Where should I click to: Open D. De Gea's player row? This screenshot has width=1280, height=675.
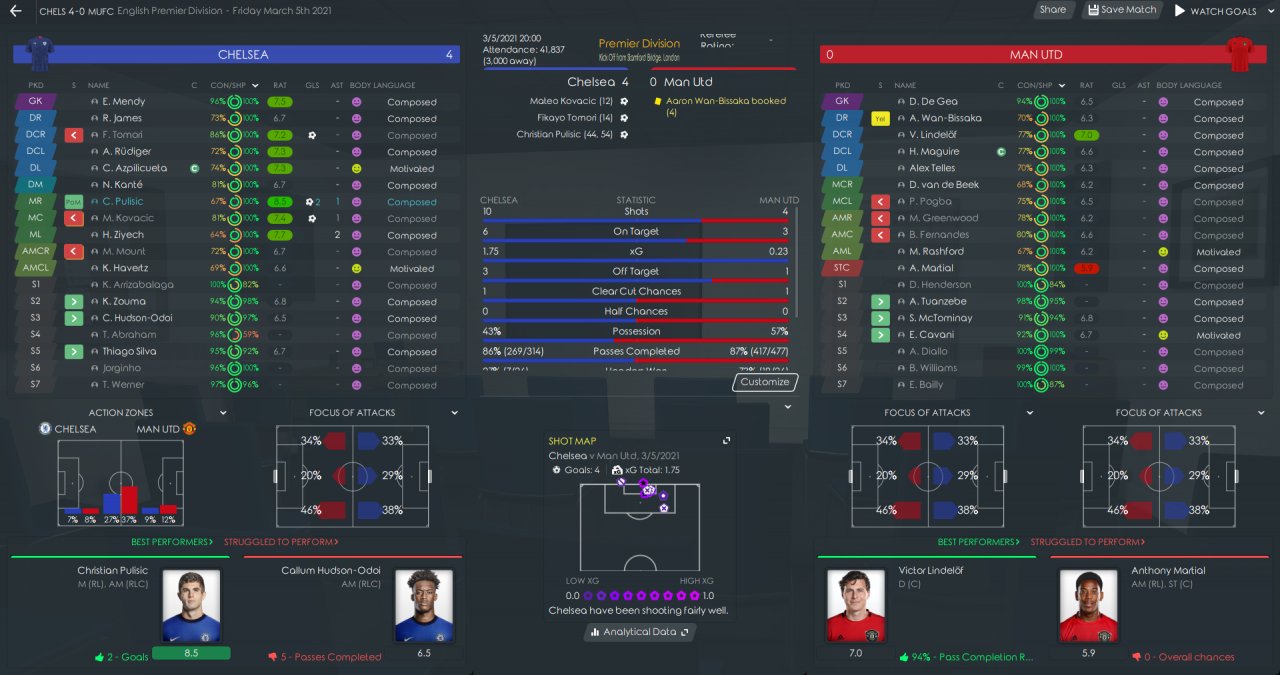point(933,101)
